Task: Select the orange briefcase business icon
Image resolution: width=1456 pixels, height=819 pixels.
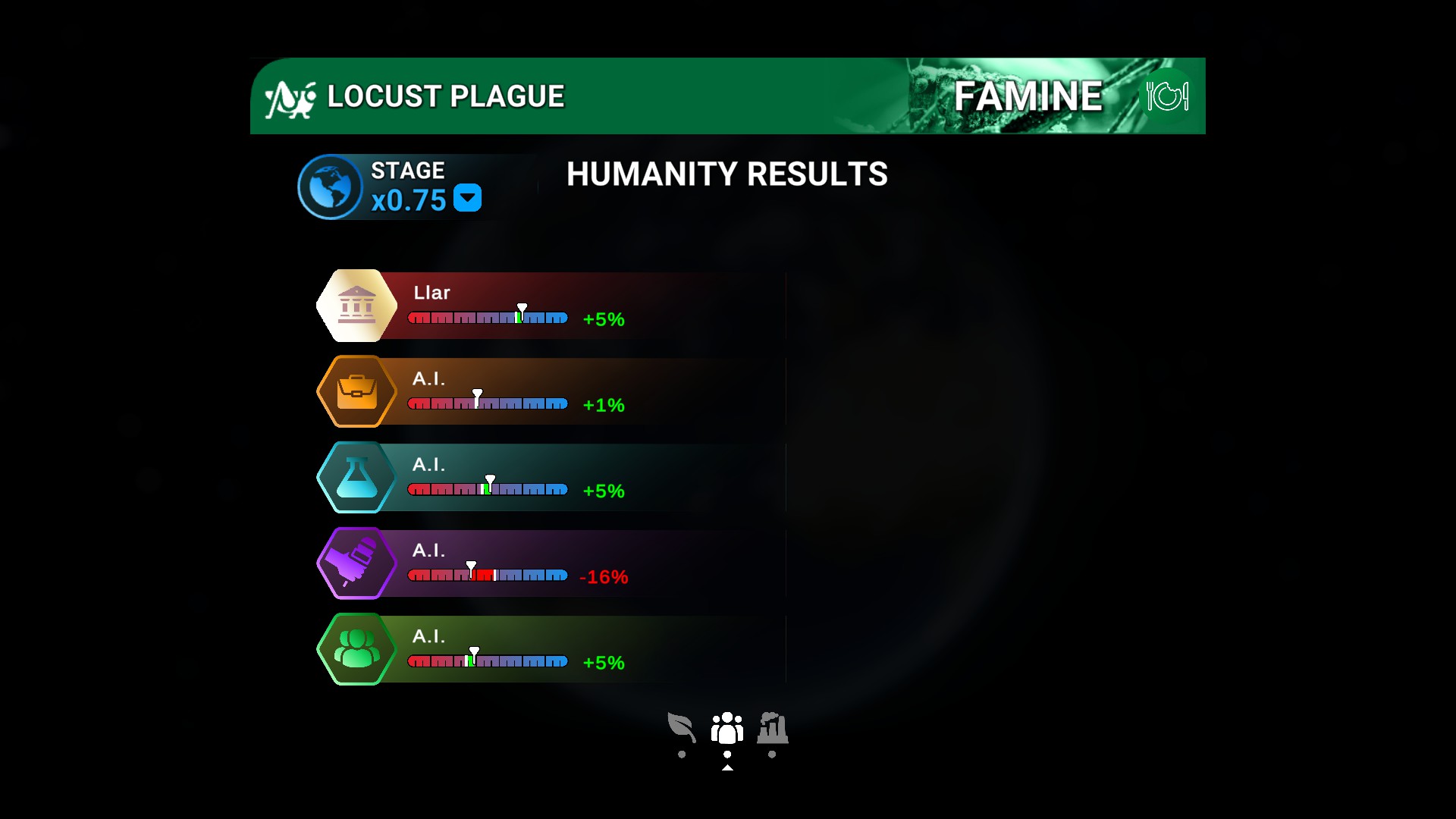Action: (x=356, y=391)
